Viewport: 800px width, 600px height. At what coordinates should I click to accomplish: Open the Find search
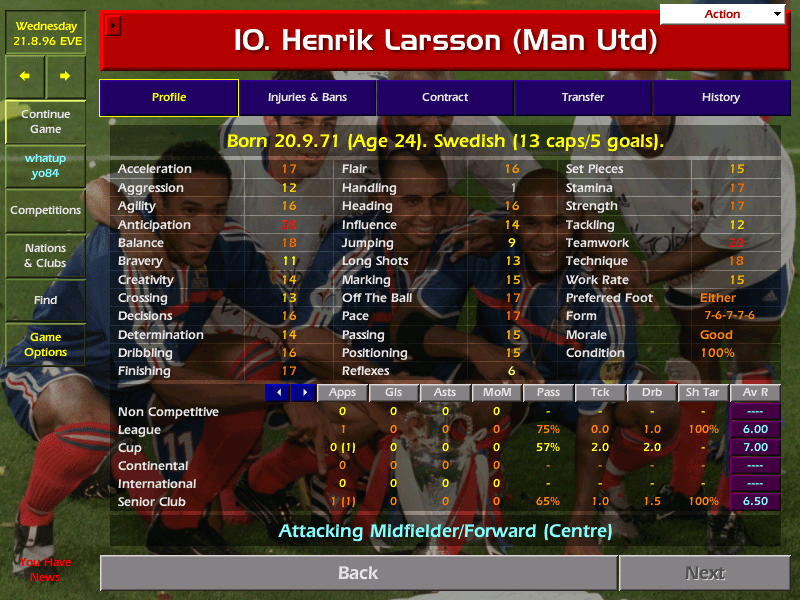click(45, 300)
